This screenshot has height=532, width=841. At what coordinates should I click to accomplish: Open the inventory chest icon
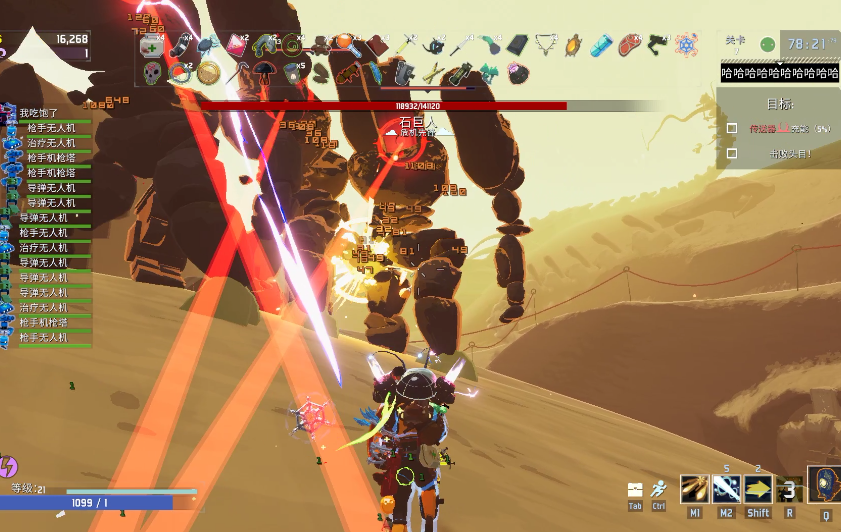[634, 490]
